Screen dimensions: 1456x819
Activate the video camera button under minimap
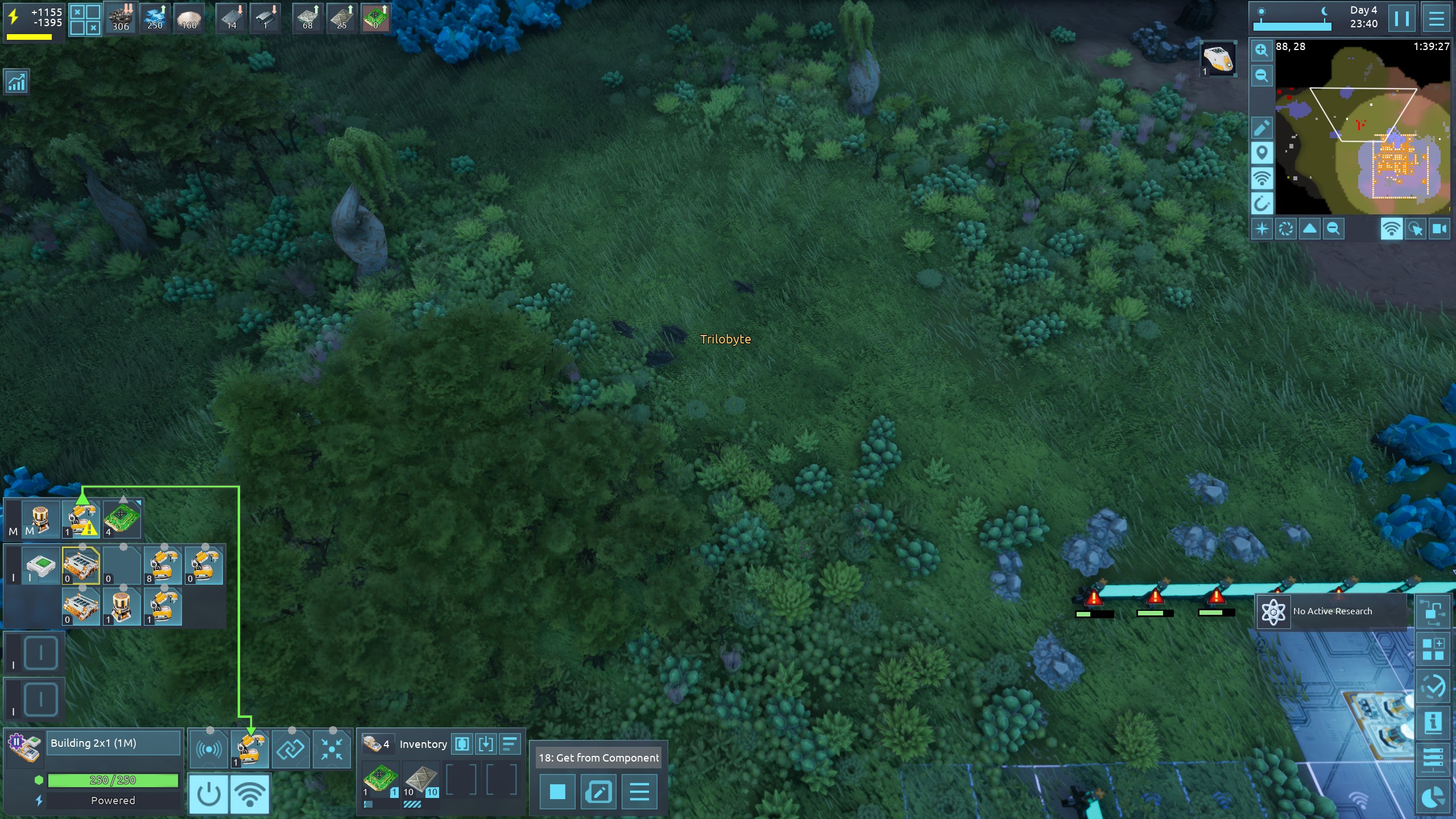tap(1440, 229)
